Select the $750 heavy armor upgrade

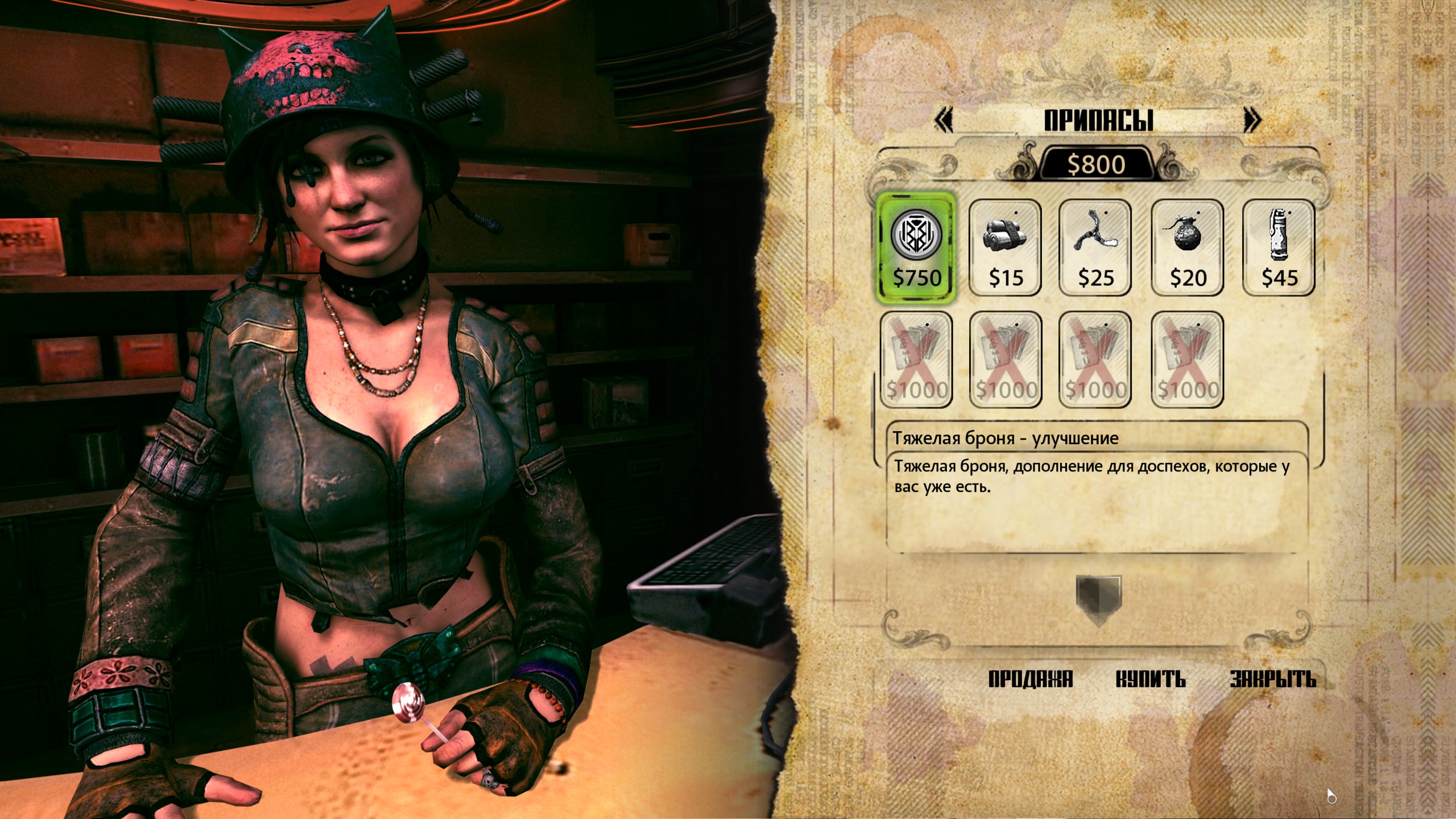point(916,247)
